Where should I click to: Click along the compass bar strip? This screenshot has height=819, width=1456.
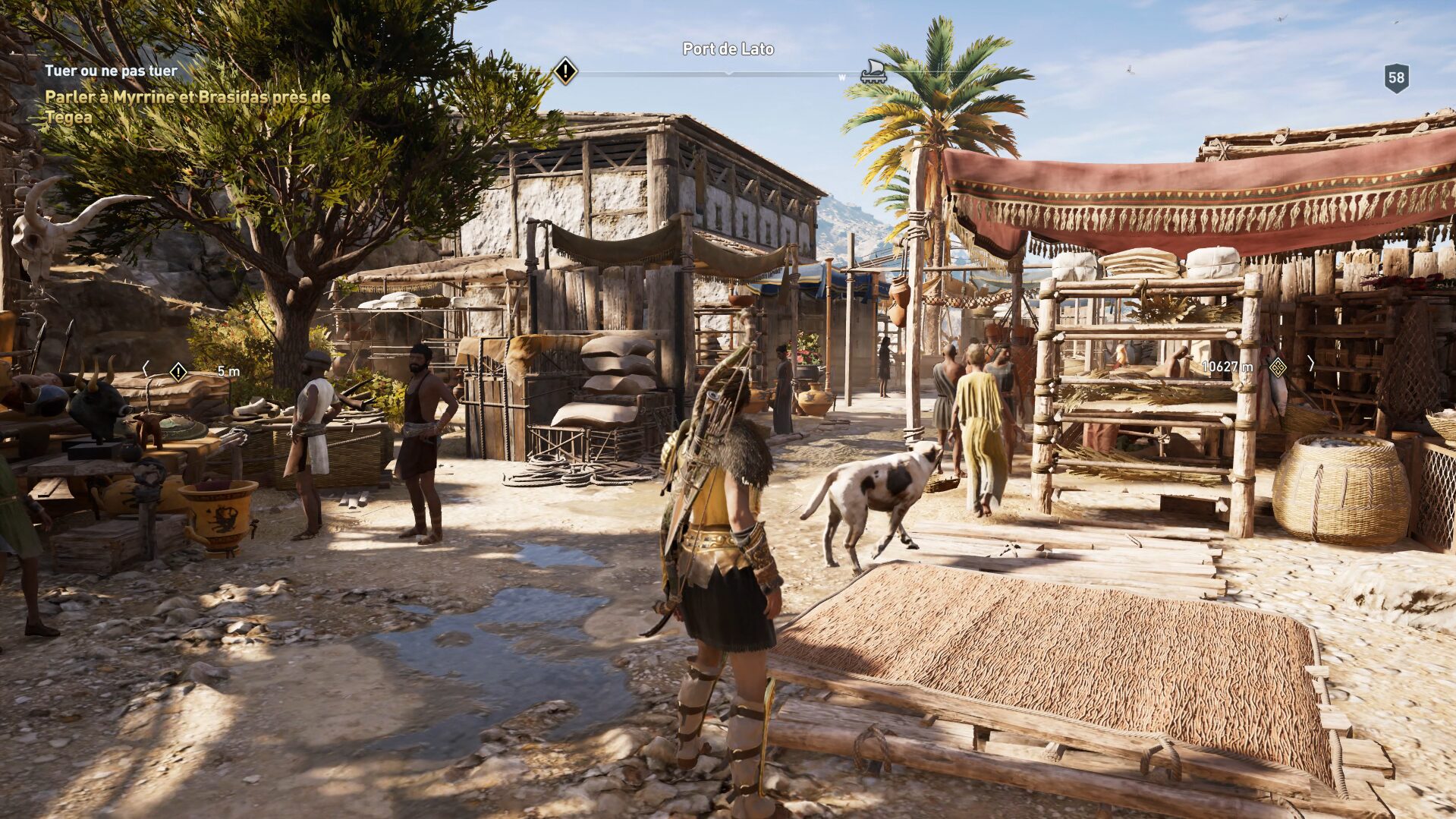tap(683, 73)
